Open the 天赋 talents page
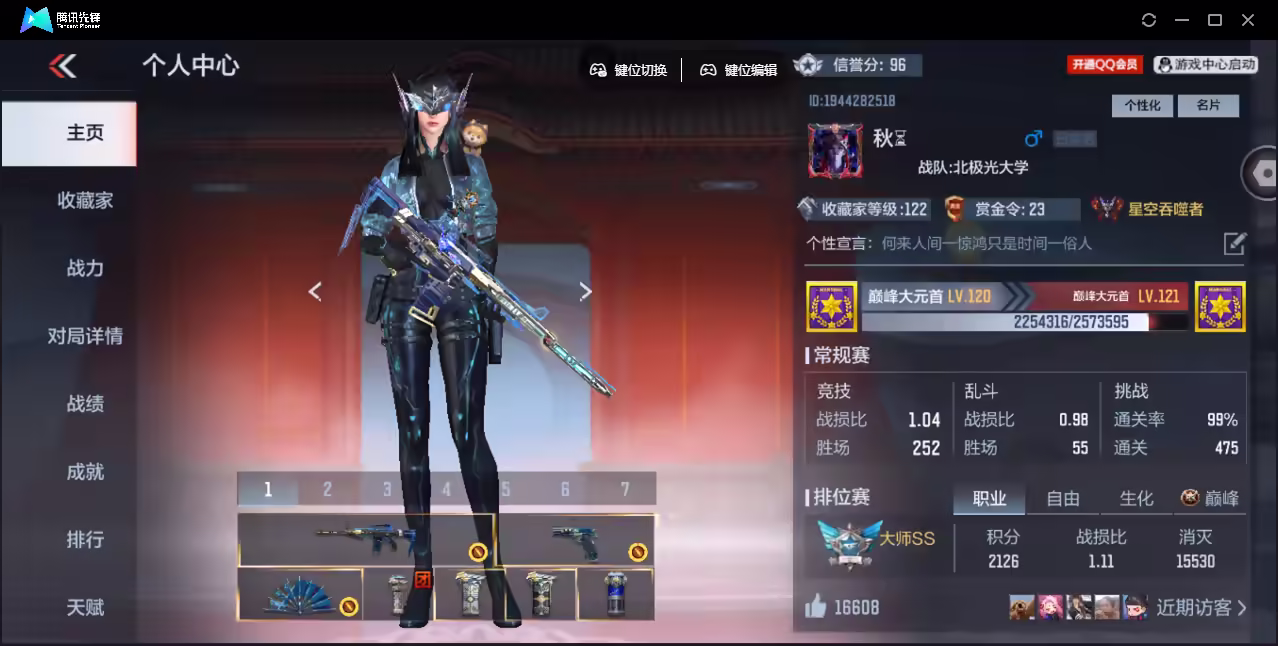1278x646 pixels. (85, 607)
